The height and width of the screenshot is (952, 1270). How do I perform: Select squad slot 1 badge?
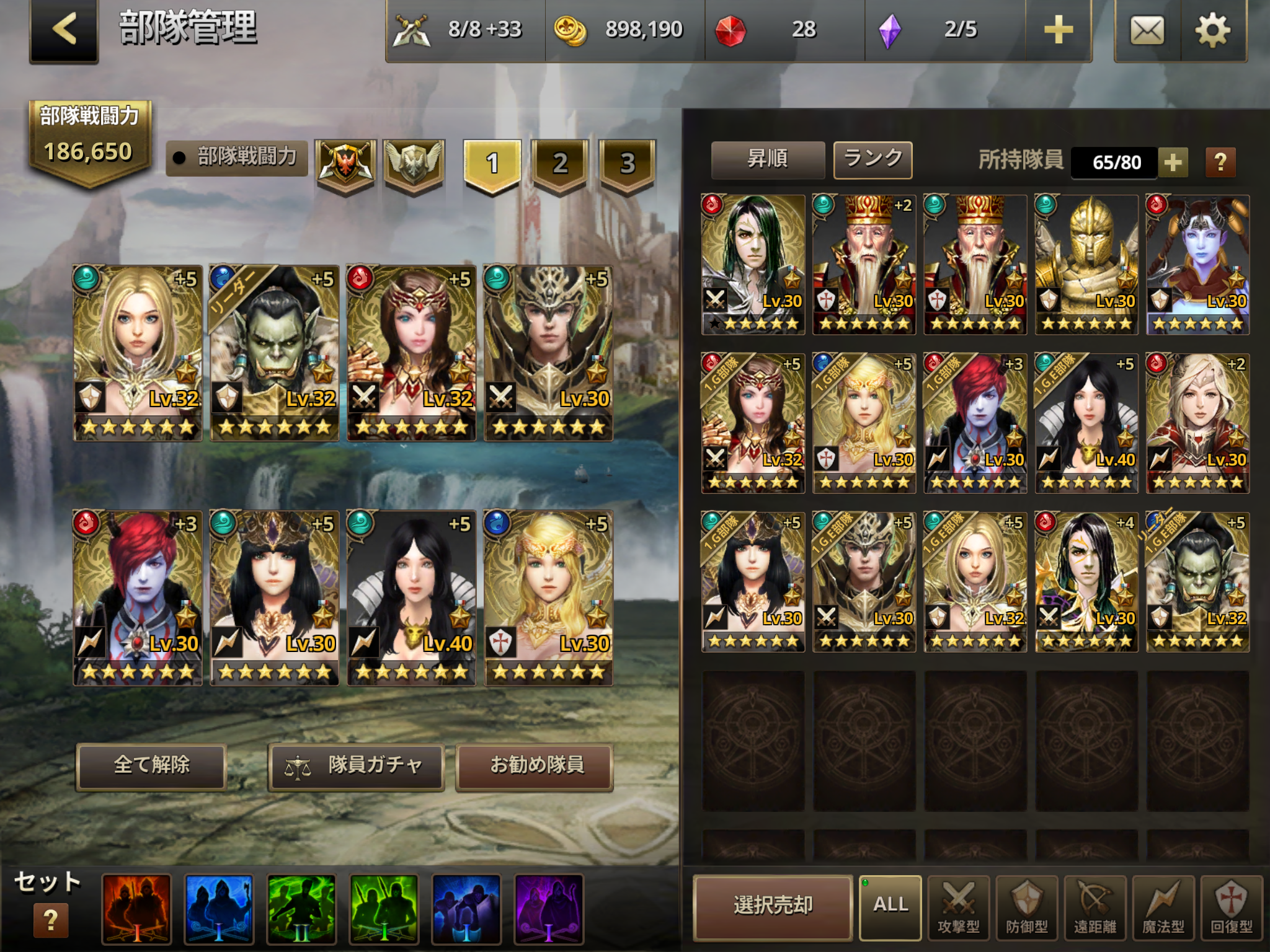click(x=492, y=164)
